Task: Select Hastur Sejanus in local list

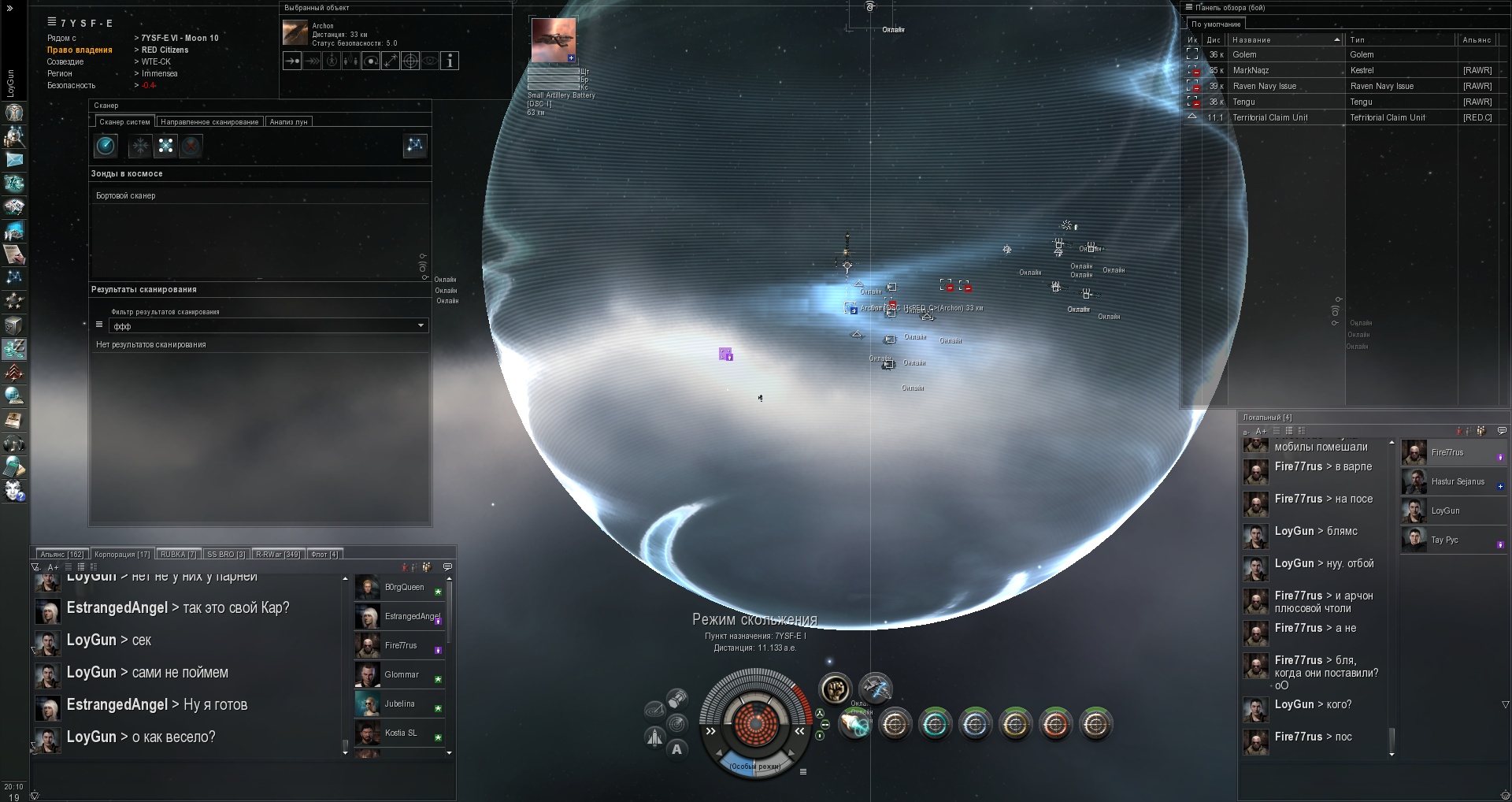Action: click(x=1457, y=481)
